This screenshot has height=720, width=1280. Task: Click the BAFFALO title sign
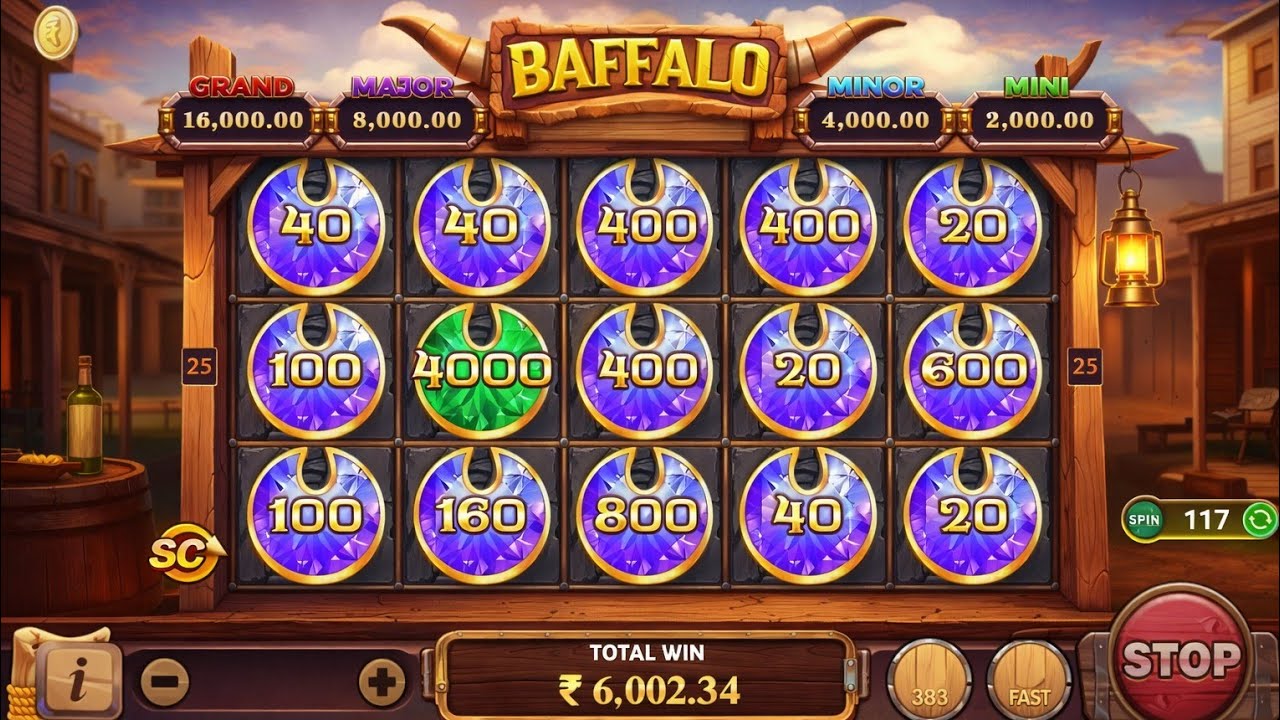[633, 65]
